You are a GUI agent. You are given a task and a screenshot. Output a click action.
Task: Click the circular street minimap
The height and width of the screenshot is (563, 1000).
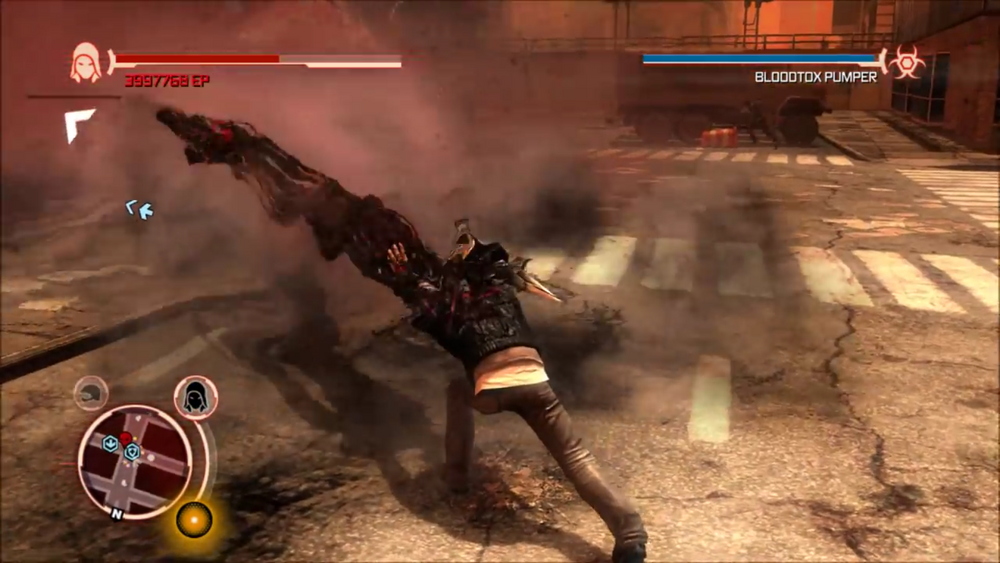(x=135, y=460)
